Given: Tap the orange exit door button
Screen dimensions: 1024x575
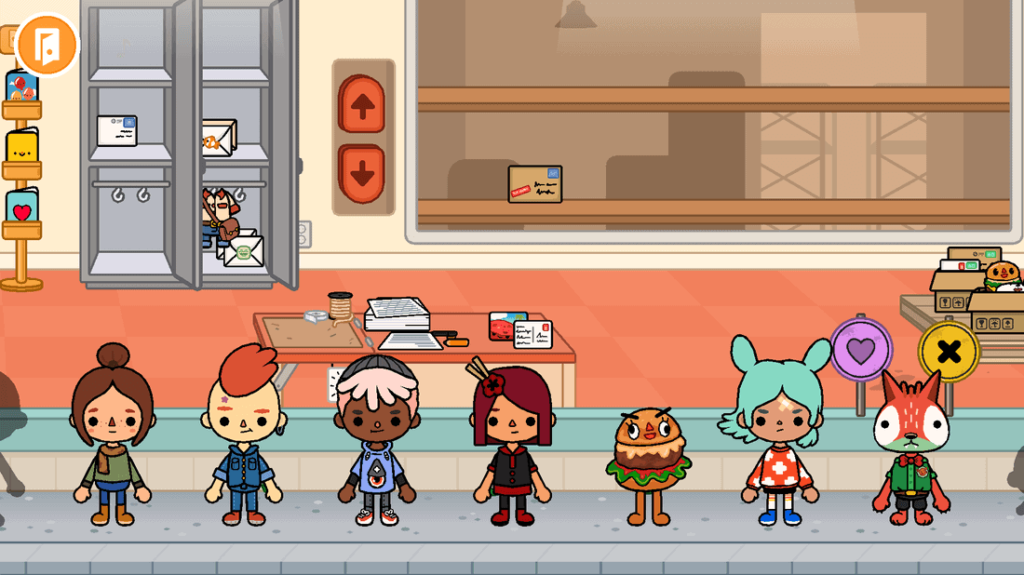Looking at the screenshot, I should [x=47, y=44].
